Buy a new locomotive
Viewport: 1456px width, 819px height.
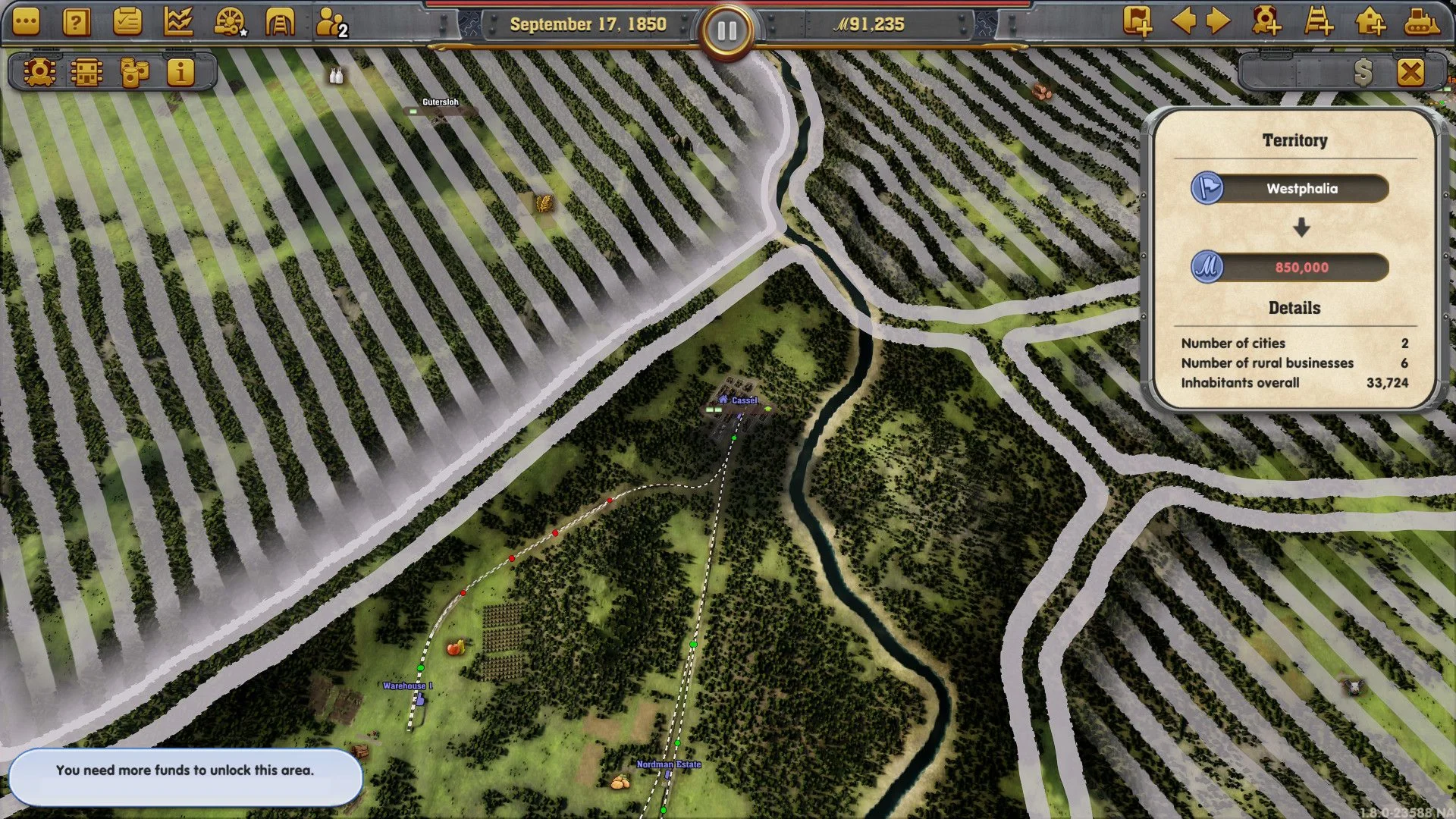[x=1267, y=21]
